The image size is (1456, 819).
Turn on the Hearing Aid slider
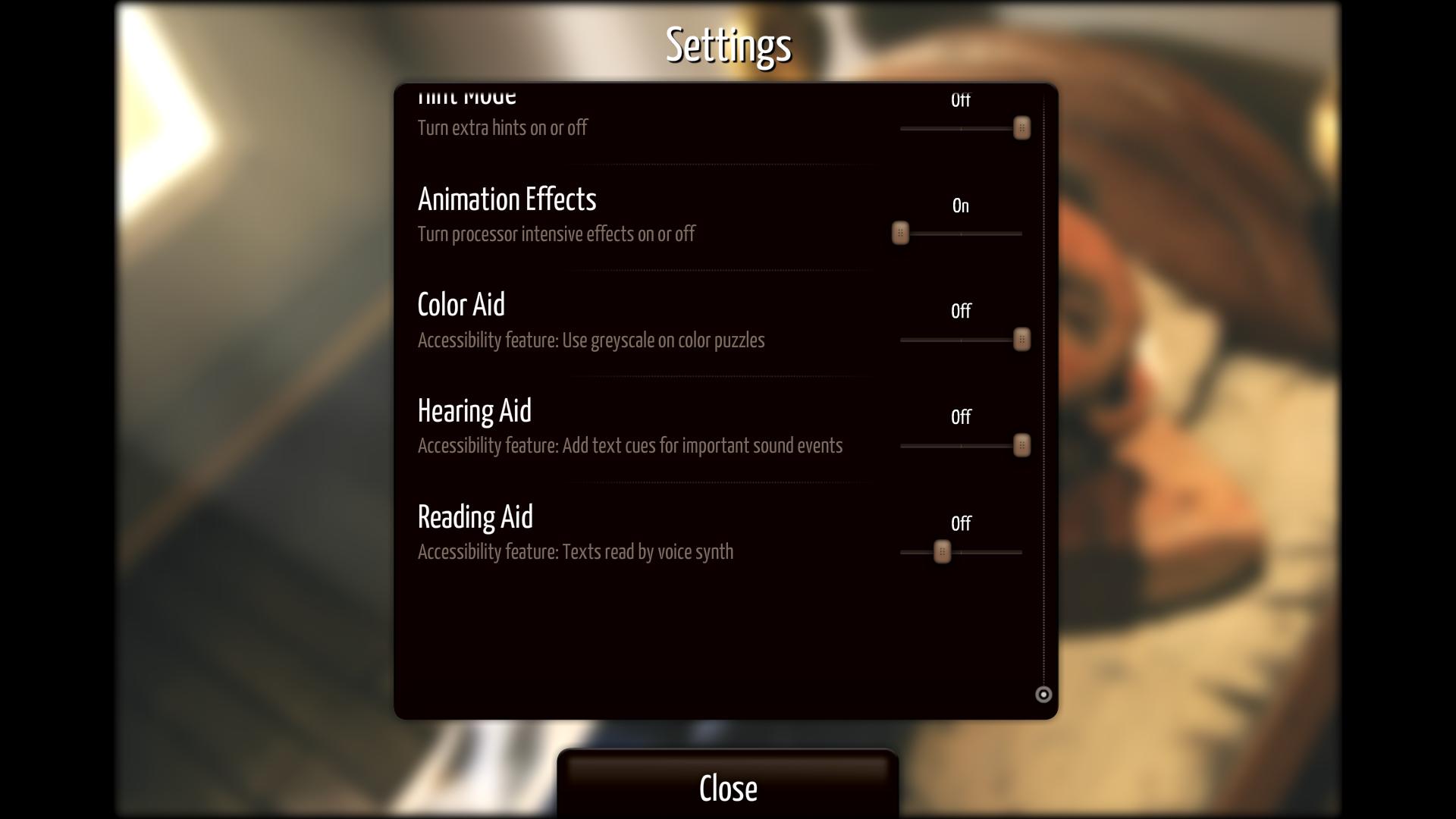[1021, 446]
